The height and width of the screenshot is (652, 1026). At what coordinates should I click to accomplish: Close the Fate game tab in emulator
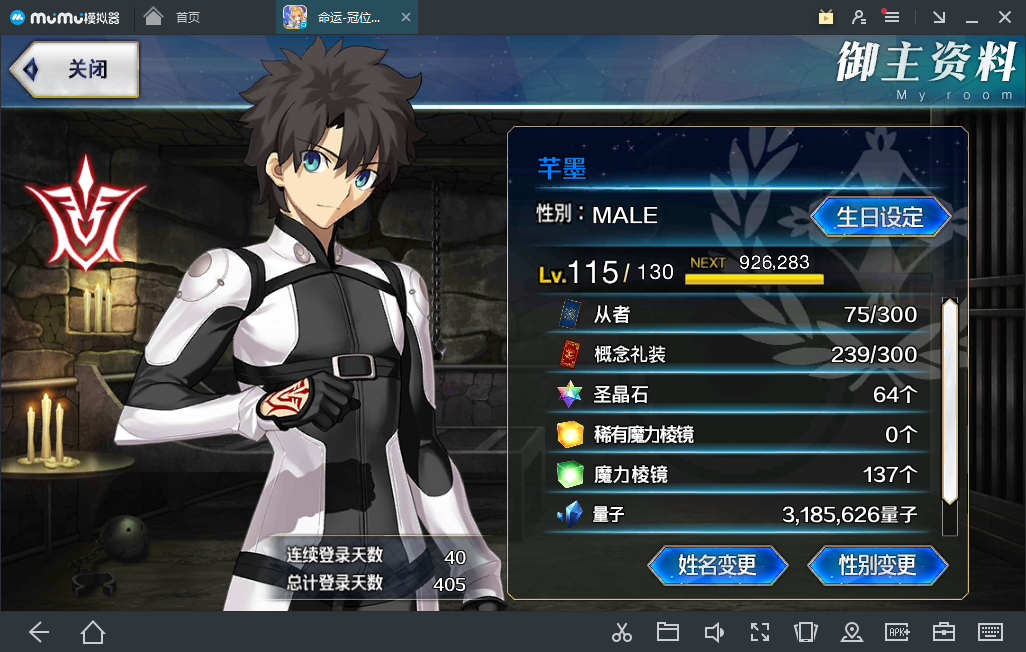pyautogui.click(x=404, y=17)
